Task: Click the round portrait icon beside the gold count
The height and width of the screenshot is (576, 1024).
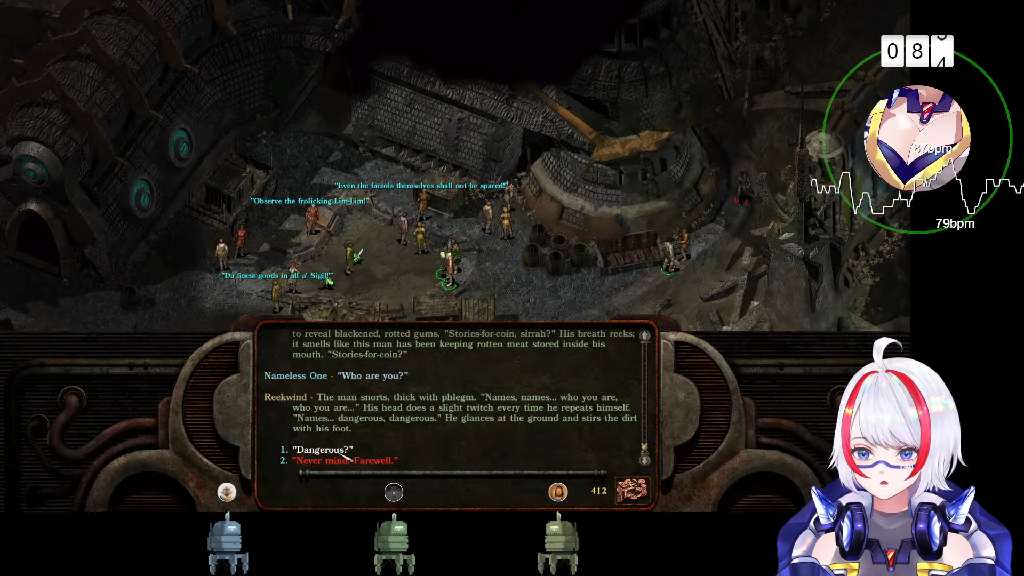Action: point(557,491)
